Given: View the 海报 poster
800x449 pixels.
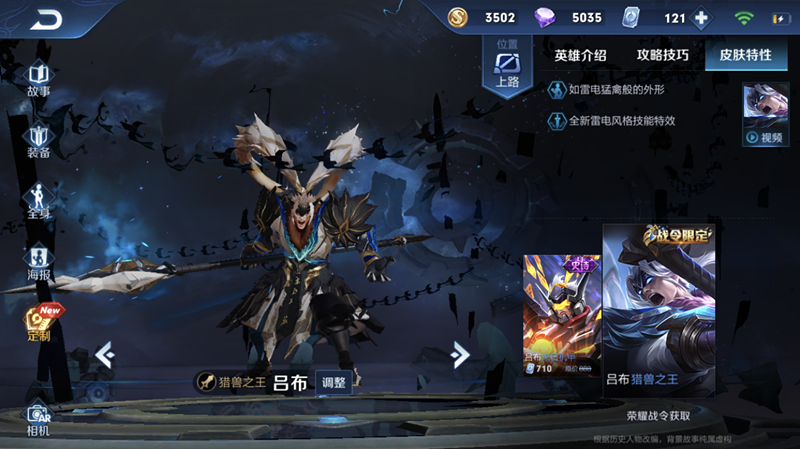Looking at the screenshot, I should (x=38, y=262).
